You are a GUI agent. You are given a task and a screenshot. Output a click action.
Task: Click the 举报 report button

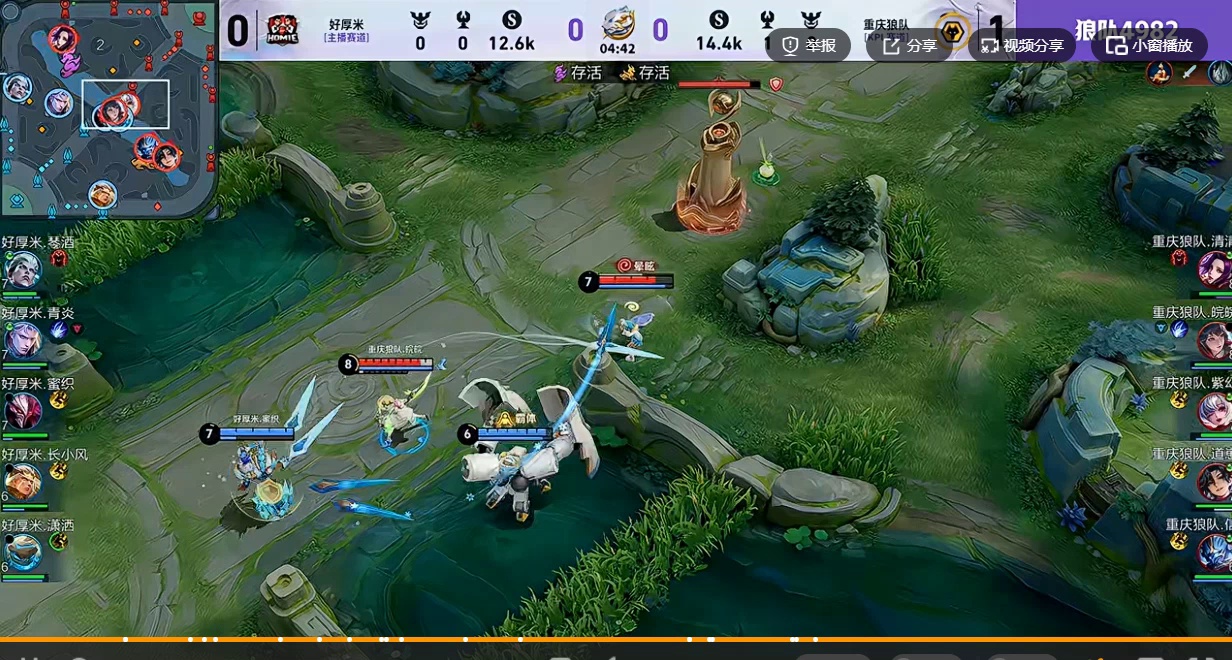[x=809, y=45]
